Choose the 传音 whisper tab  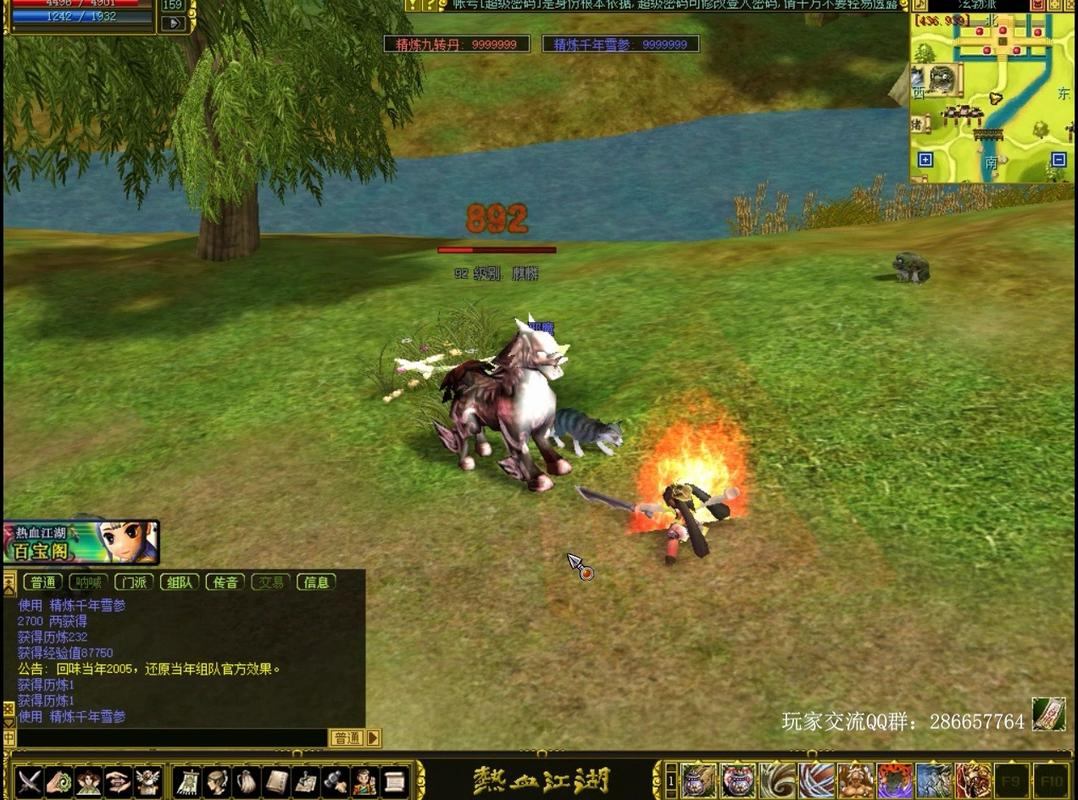[226, 582]
